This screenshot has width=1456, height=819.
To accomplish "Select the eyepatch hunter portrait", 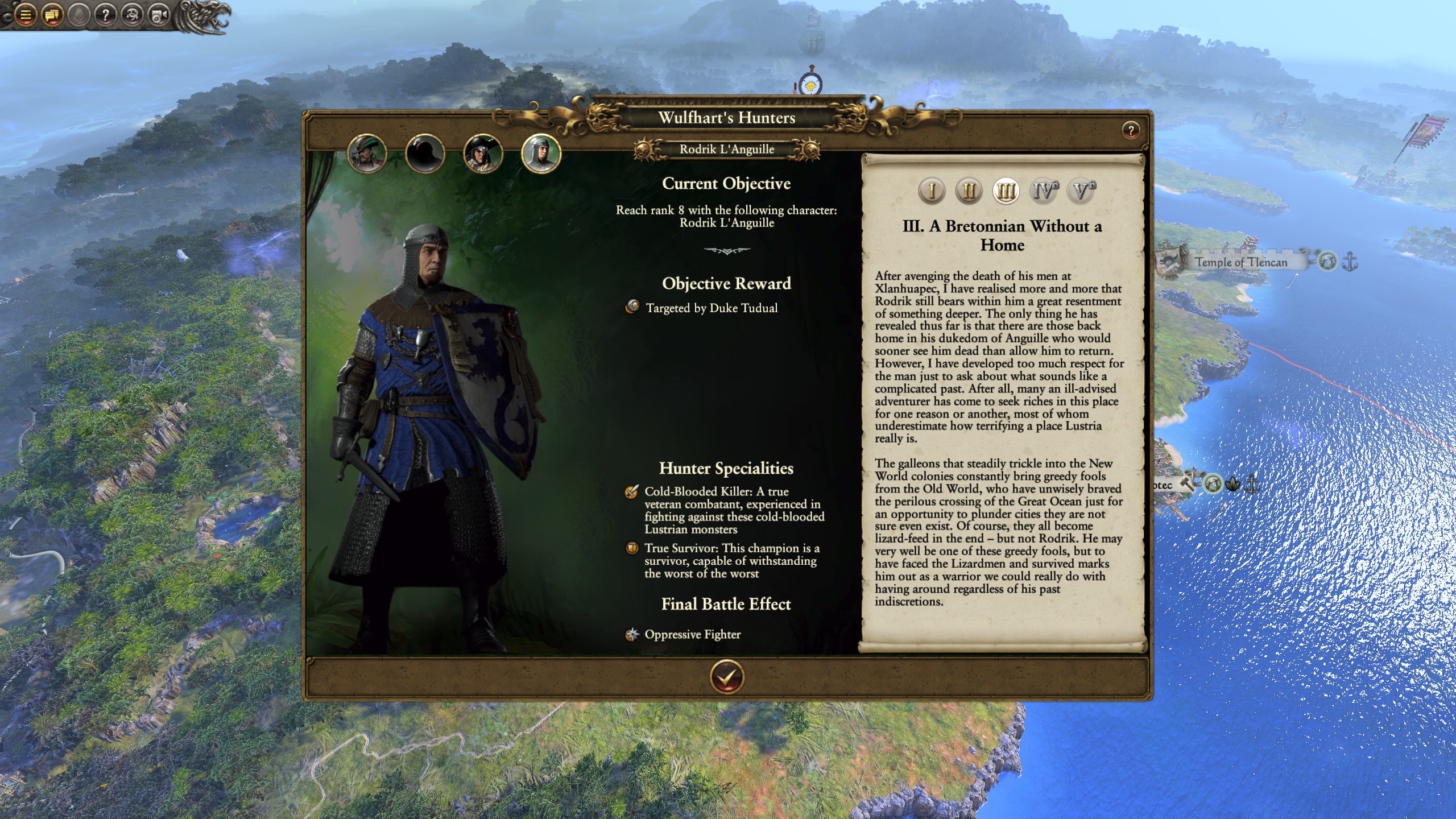I will (483, 153).
